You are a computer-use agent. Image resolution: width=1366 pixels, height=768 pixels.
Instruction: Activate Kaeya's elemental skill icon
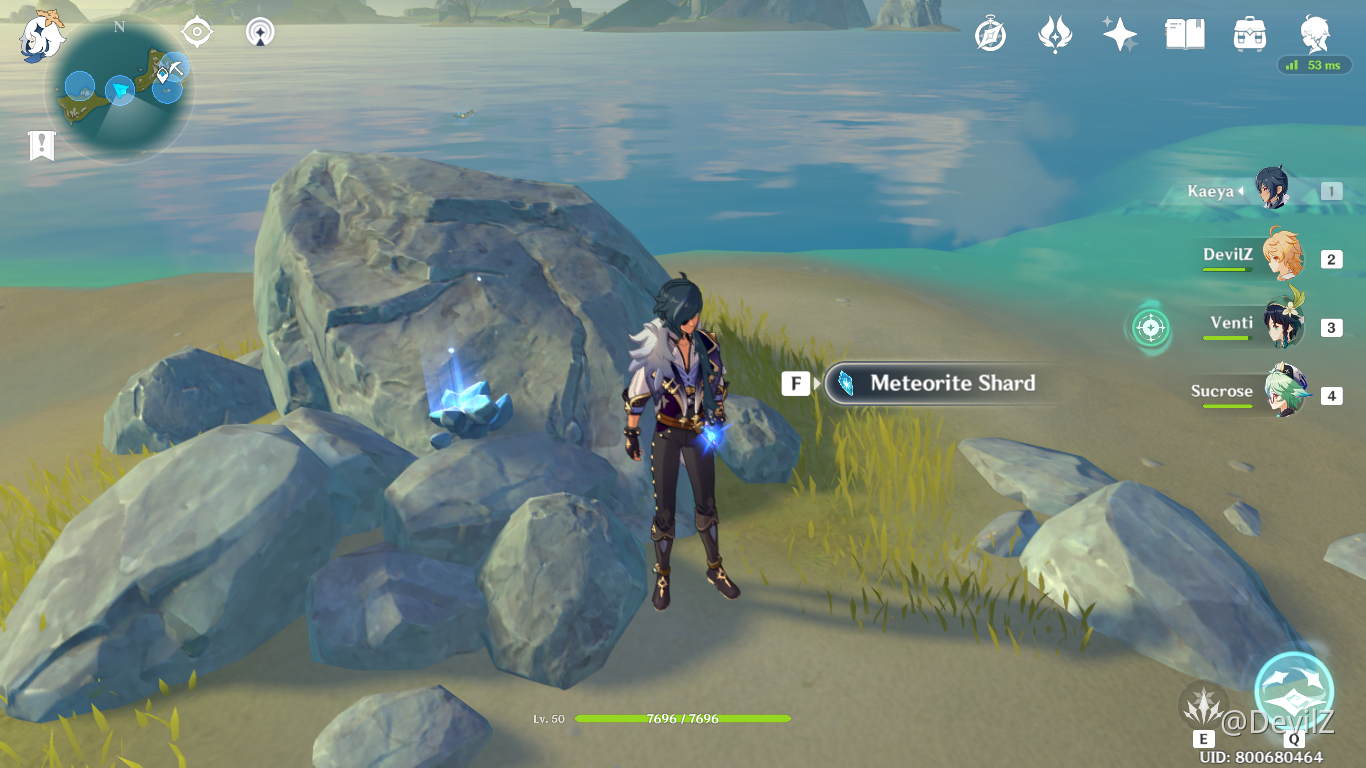coord(1203,706)
